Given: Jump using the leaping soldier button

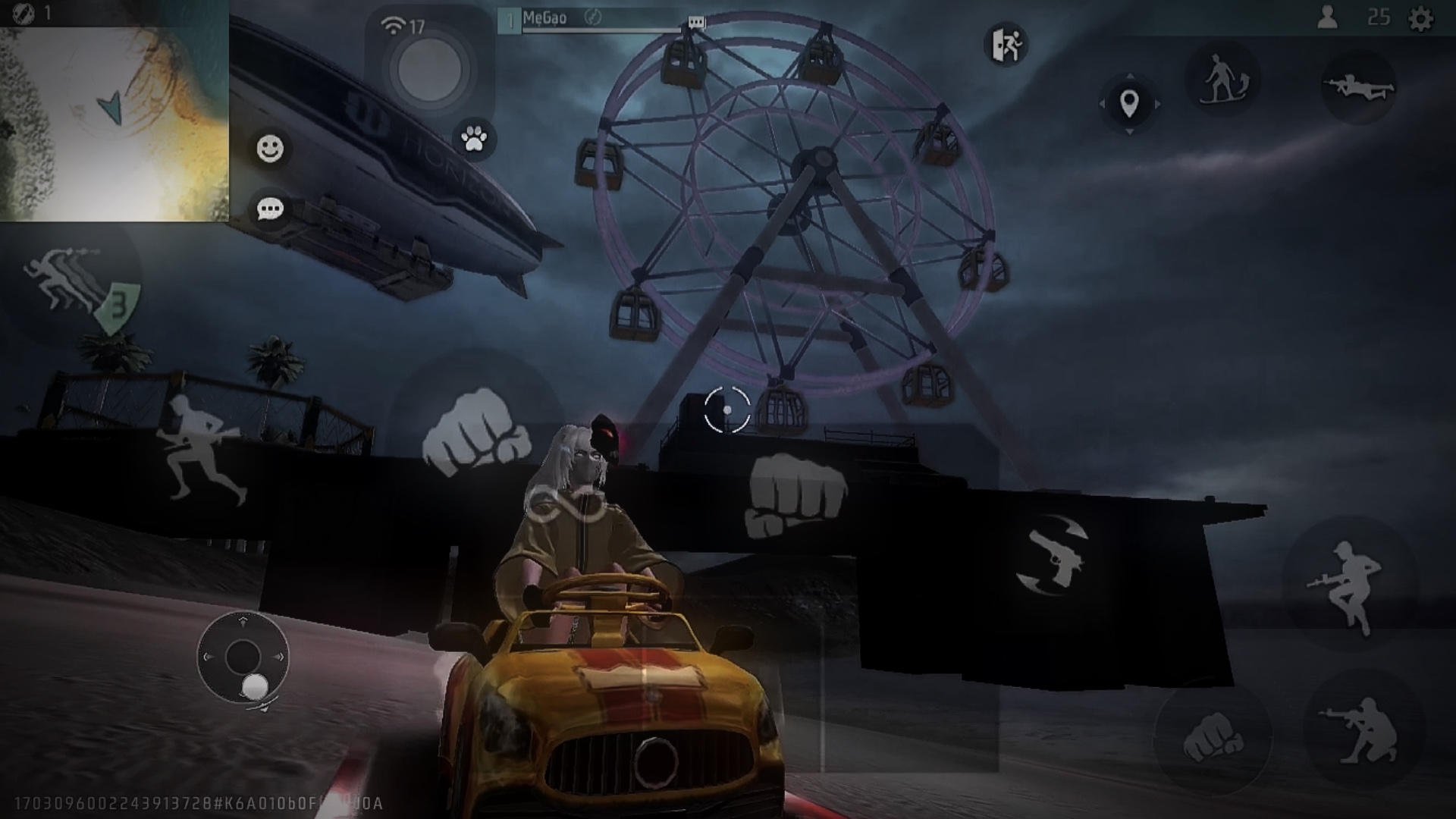Looking at the screenshot, I should point(1348,584).
